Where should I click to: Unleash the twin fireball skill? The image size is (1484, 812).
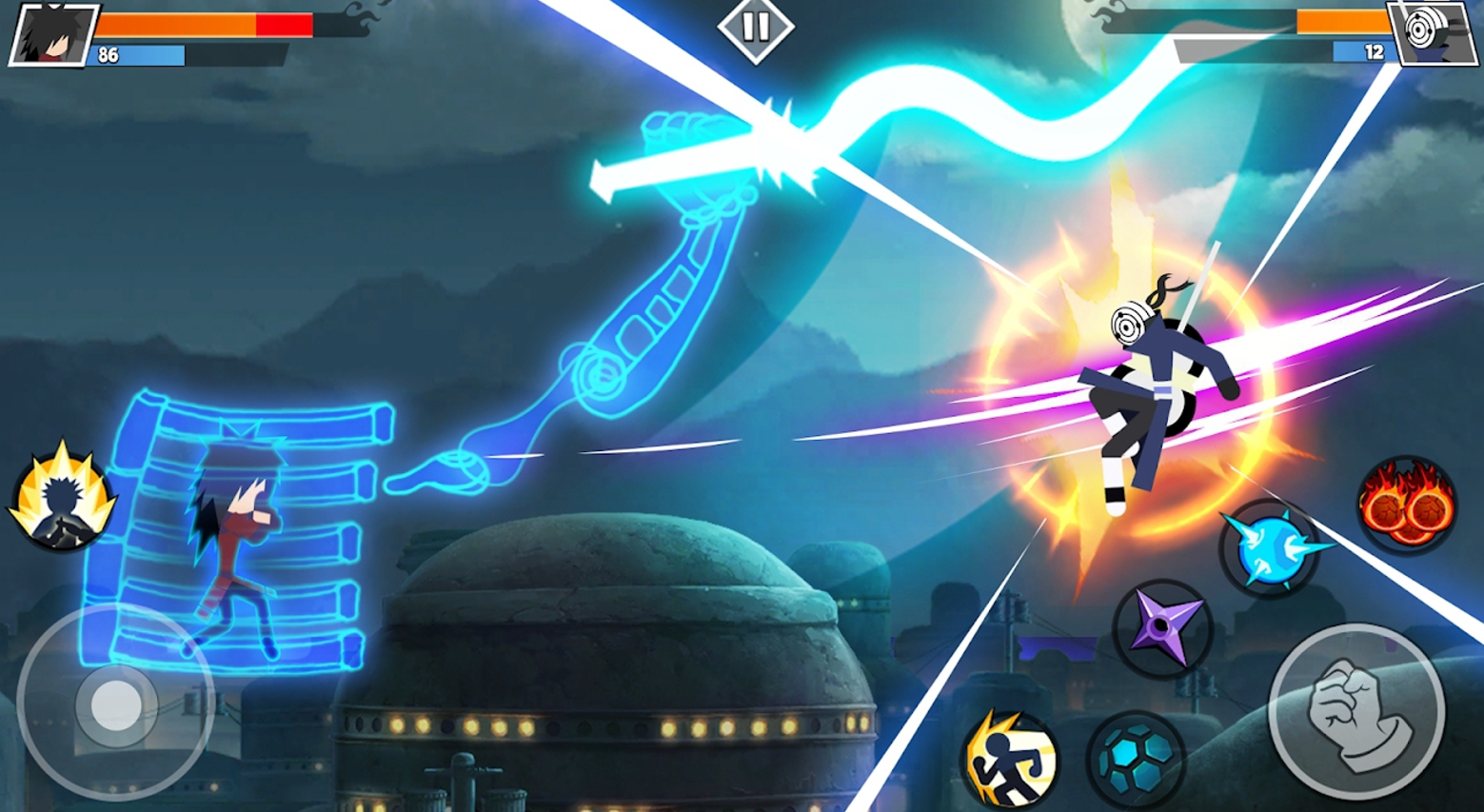tap(1407, 505)
